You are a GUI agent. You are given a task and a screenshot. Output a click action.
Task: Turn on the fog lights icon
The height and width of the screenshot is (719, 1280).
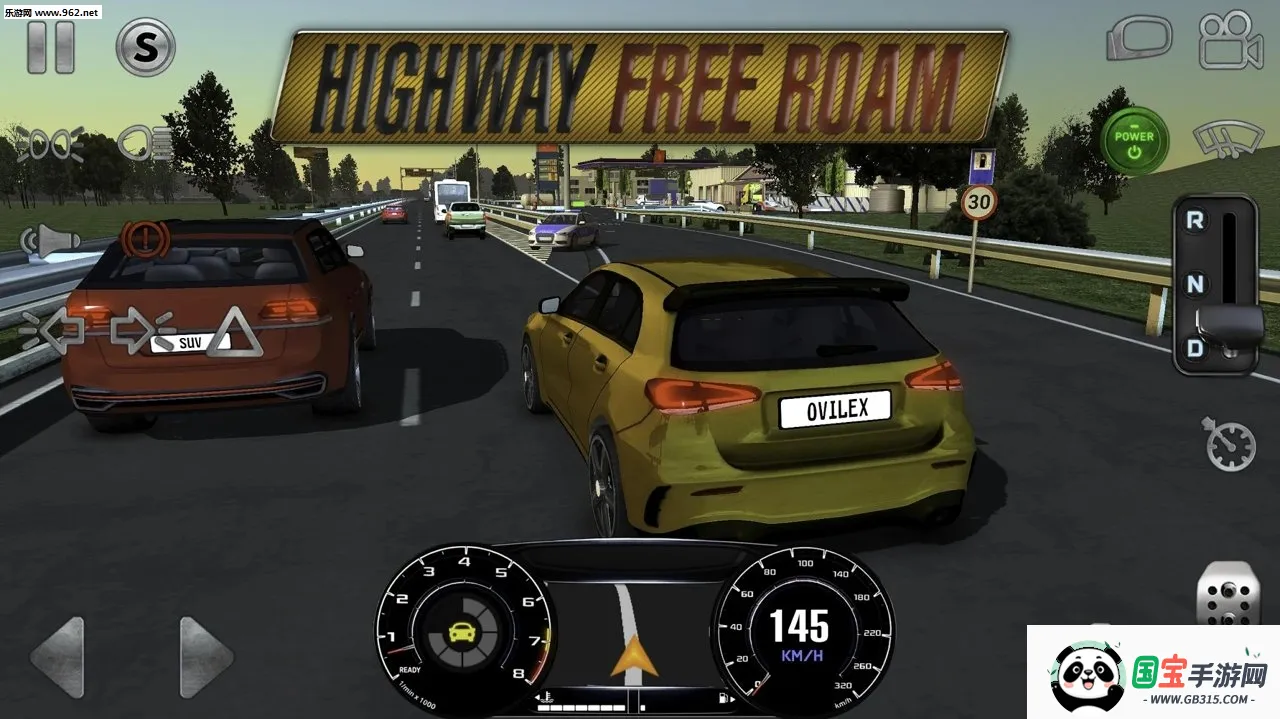tap(50, 145)
